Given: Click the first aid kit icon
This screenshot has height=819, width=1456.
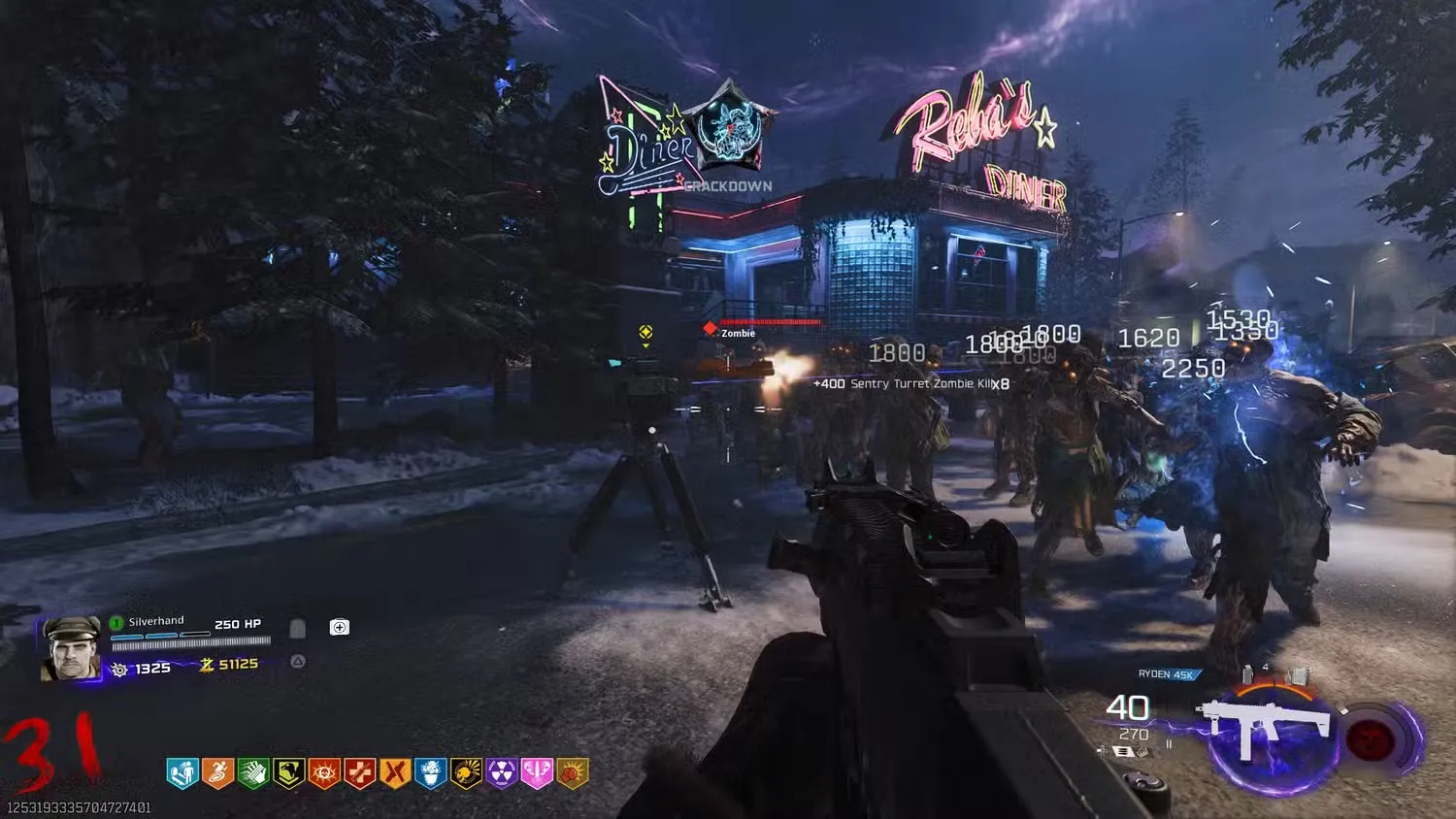Looking at the screenshot, I should 339,626.
